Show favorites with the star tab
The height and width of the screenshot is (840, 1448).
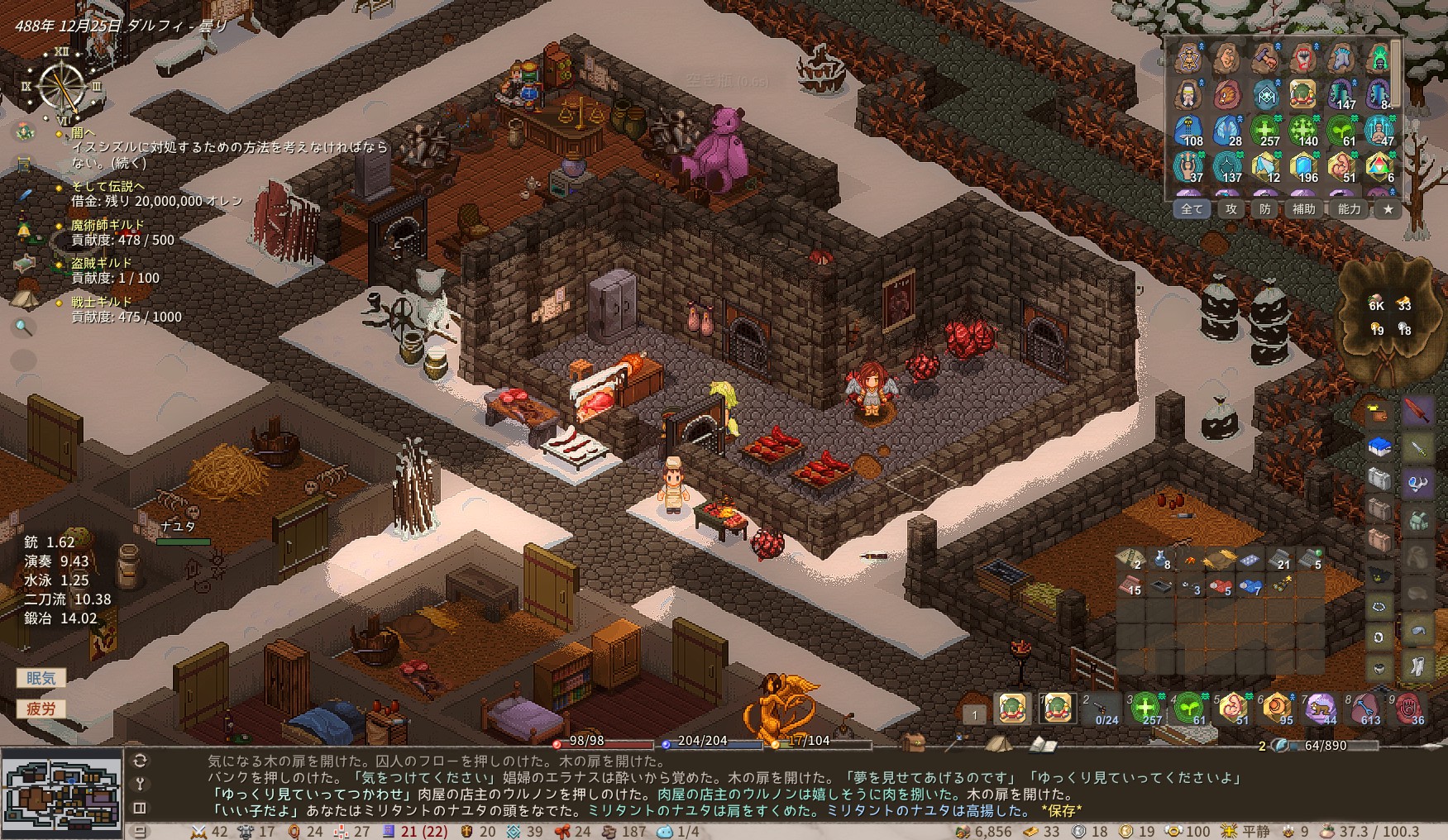1388,209
